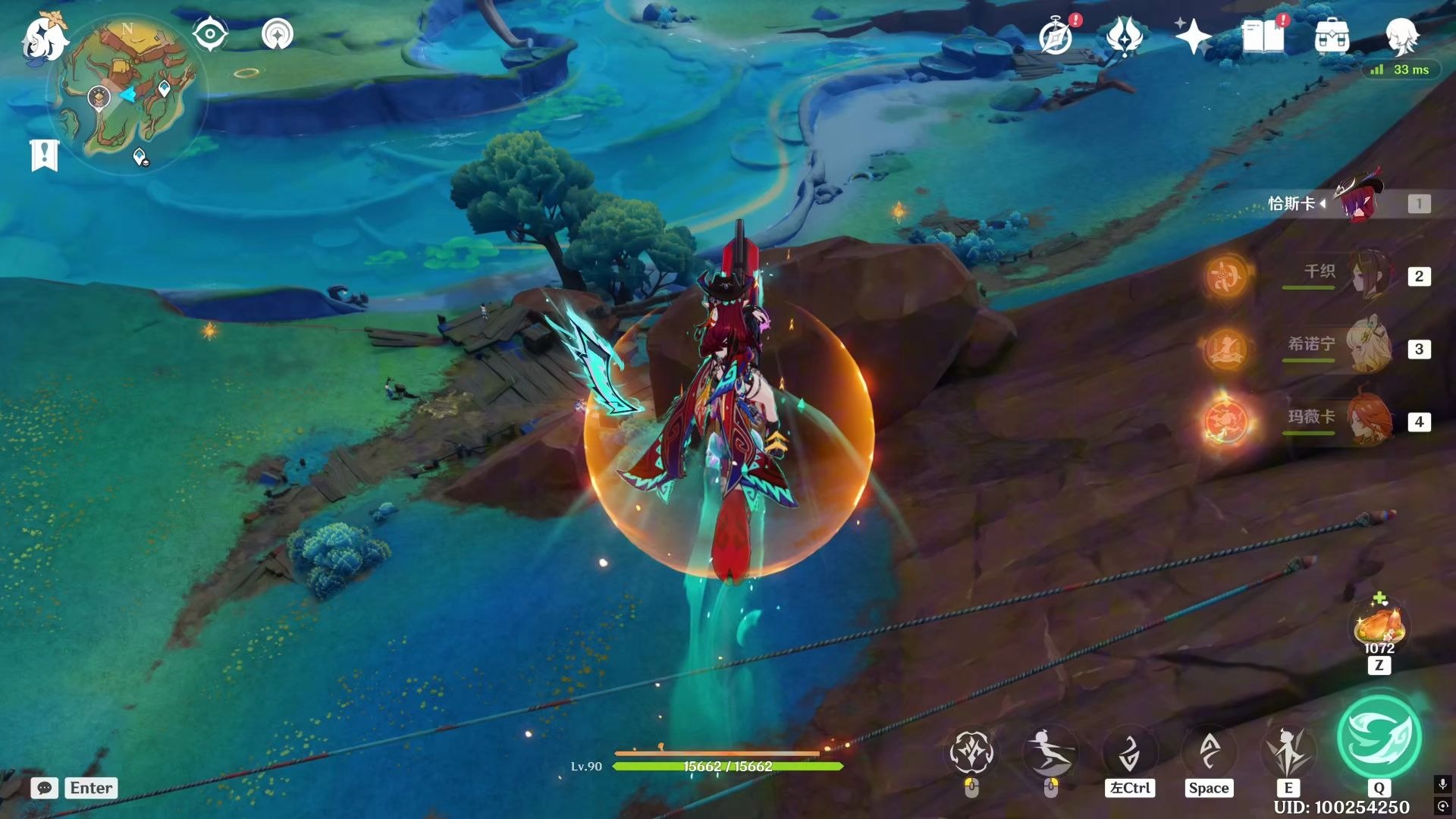Open the wish star icon
This screenshot has width=1456, height=819.
[1192, 36]
